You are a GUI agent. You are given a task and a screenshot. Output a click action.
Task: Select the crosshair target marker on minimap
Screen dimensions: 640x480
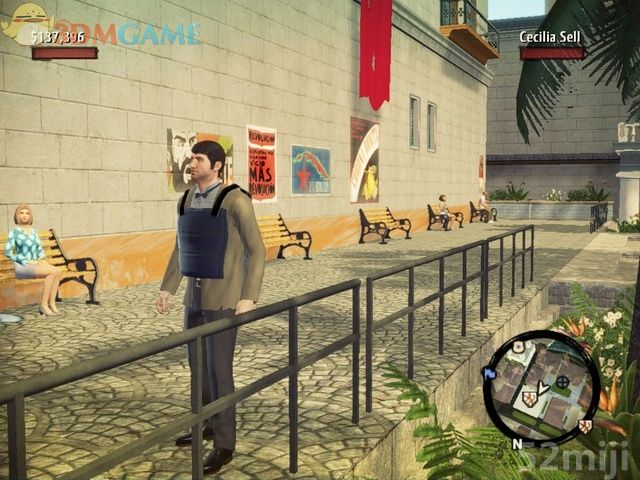pyautogui.click(x=563, y=381)
